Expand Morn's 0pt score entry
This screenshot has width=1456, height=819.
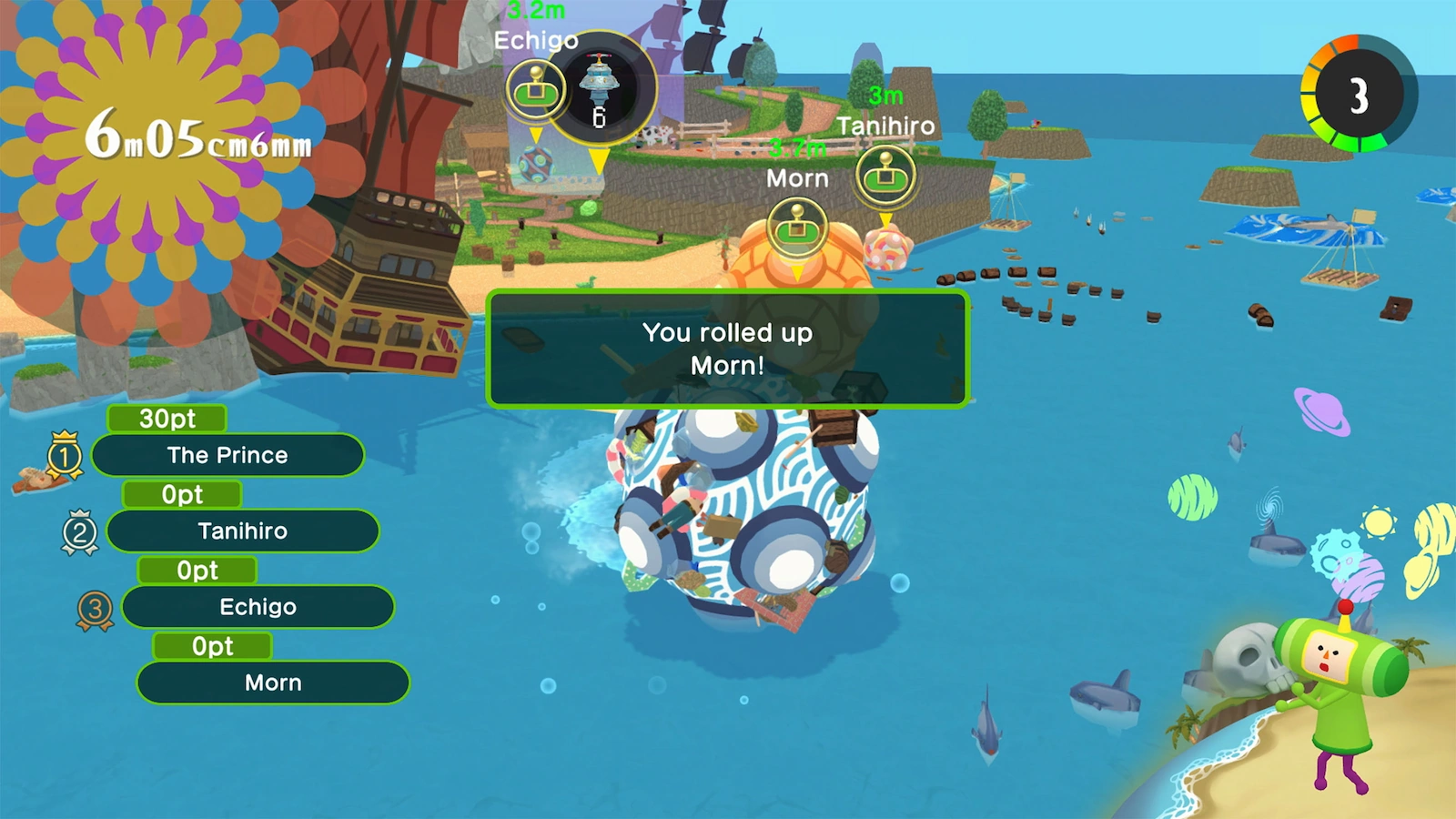tap(213, 646)
